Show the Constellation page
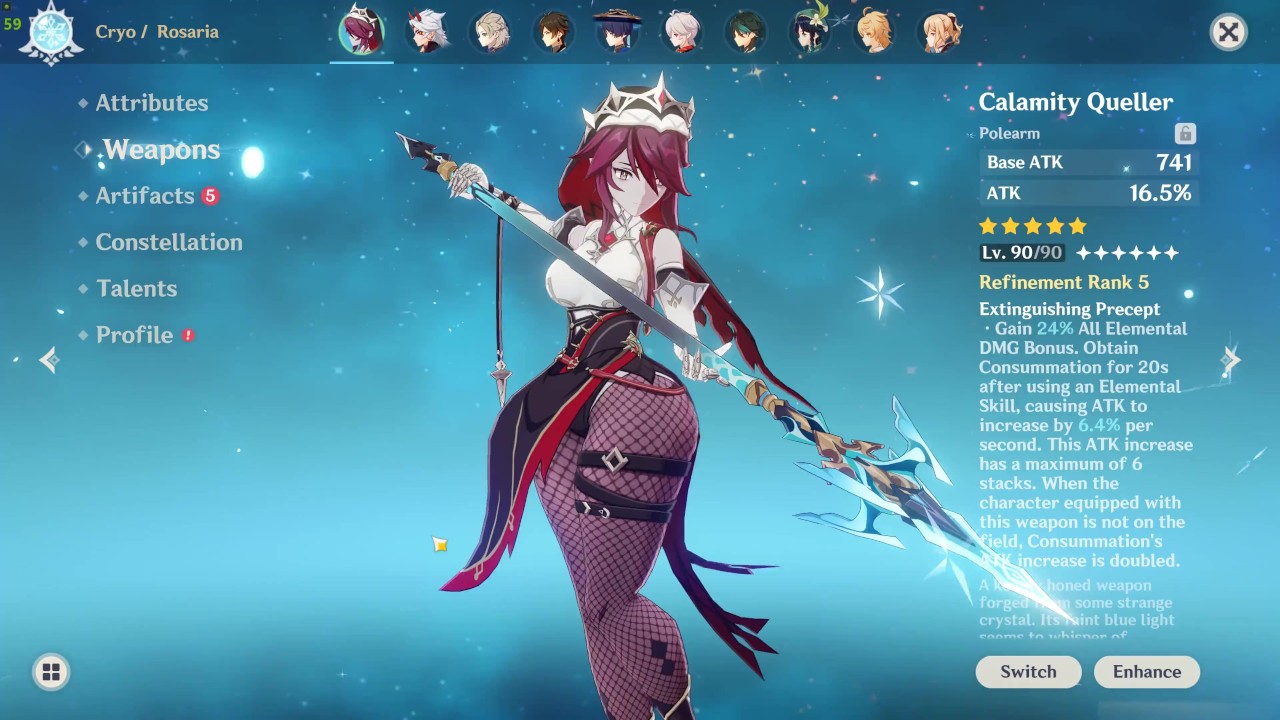 point(168,242)
